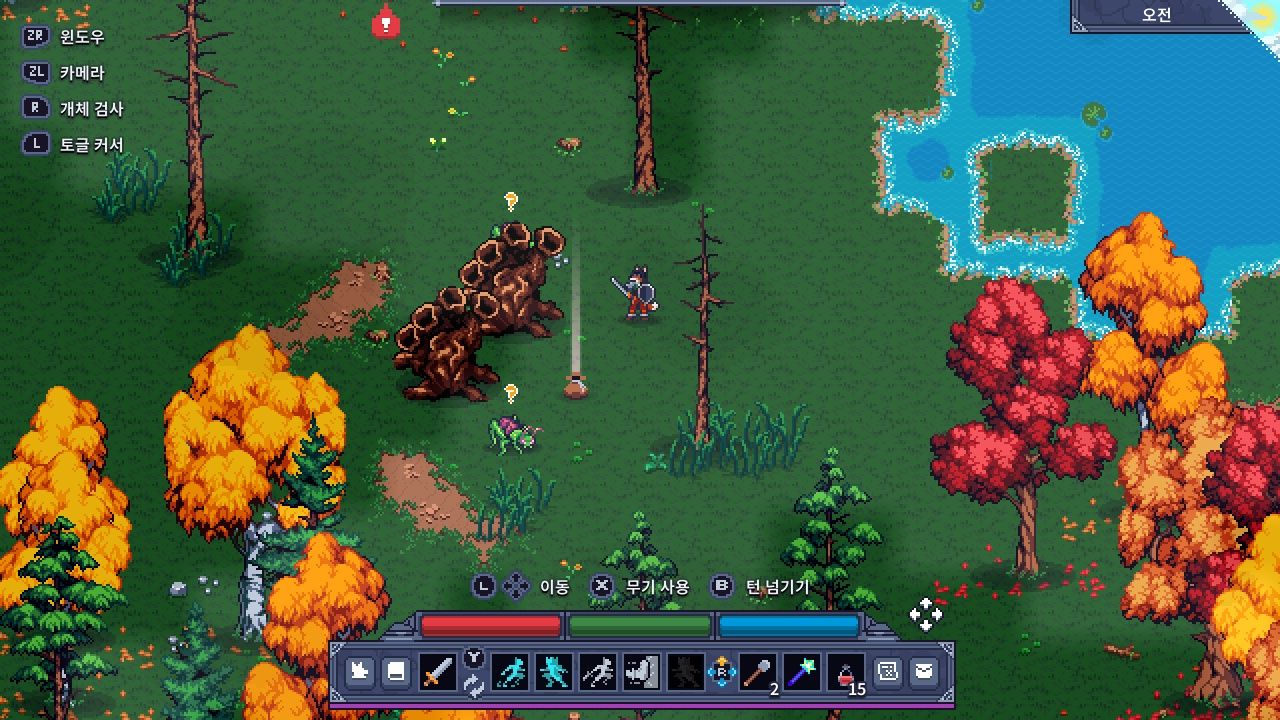This screenshot has width=1280, height=720.
Task: Open the white square panel button
Action: click(396, 672)
